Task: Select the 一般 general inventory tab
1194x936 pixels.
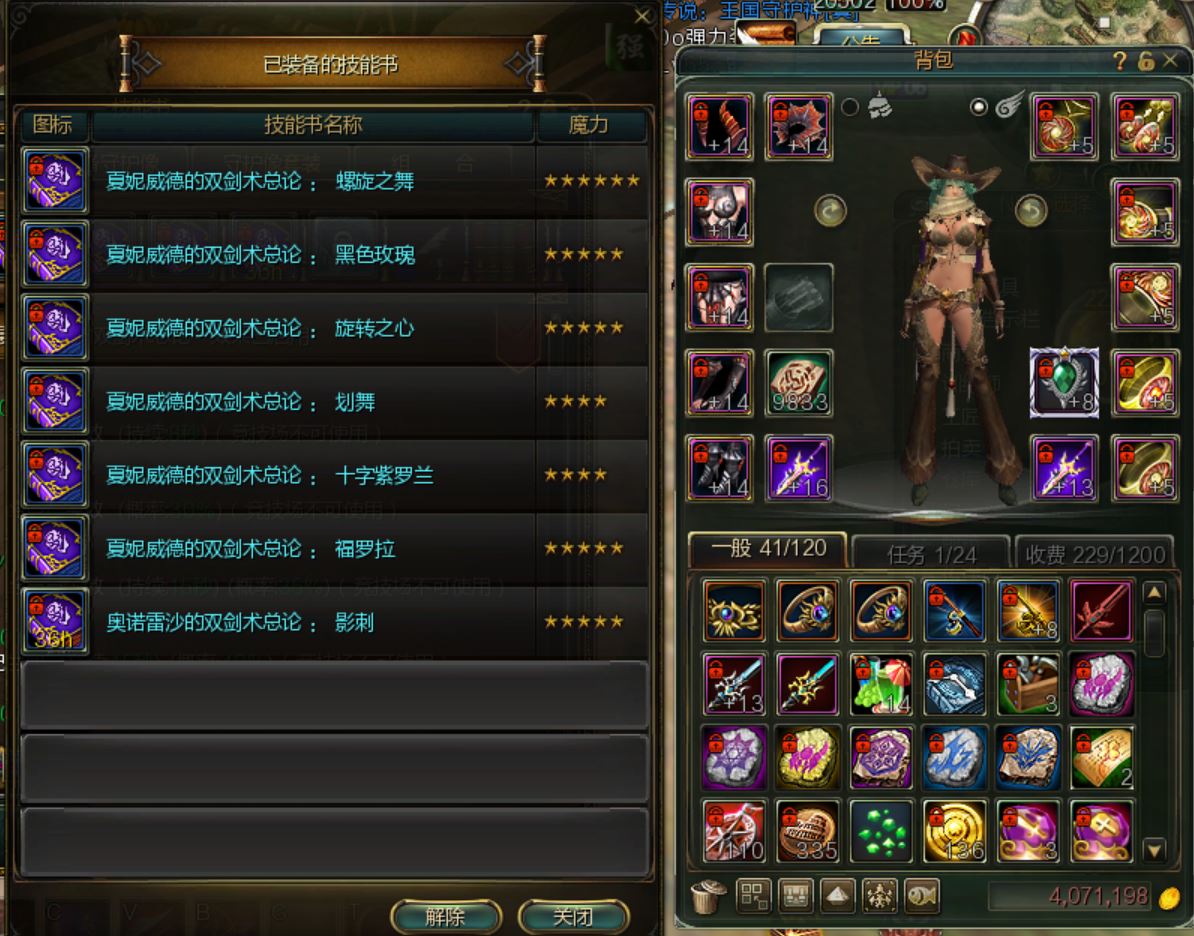Action: (x=766, y=550)
